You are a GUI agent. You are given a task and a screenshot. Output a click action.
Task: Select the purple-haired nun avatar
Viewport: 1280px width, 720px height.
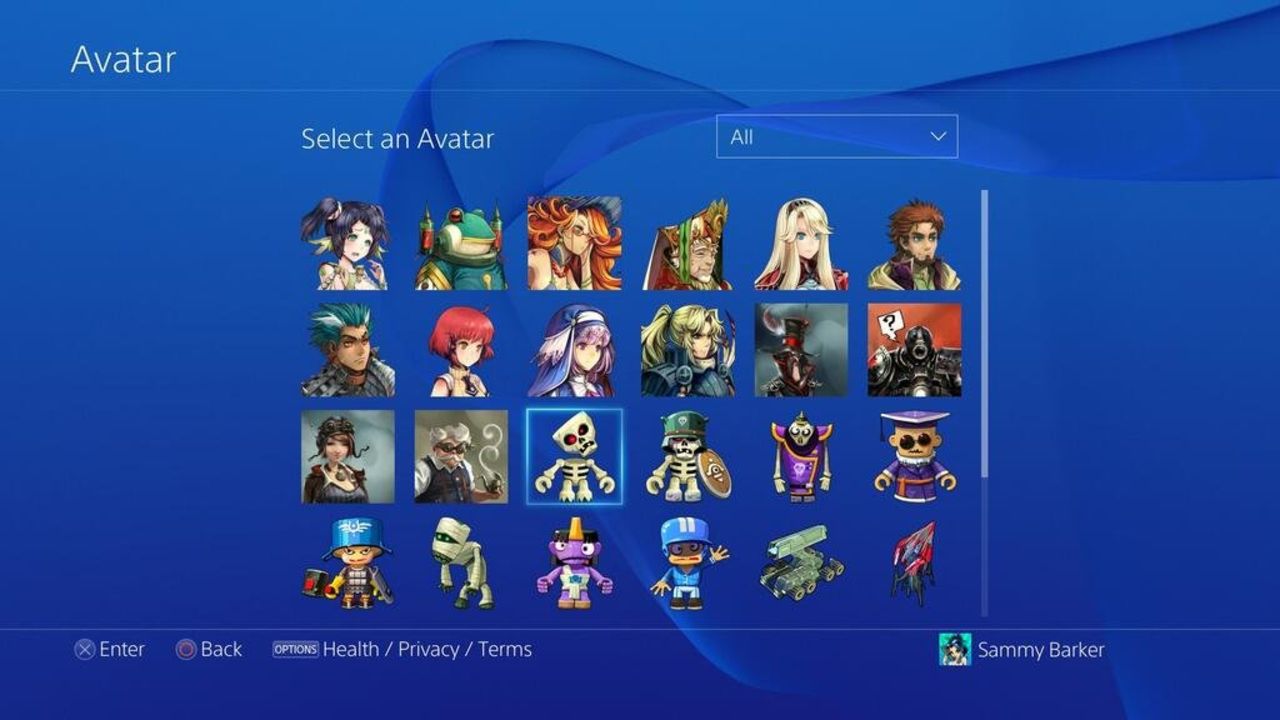pos(574,352)
